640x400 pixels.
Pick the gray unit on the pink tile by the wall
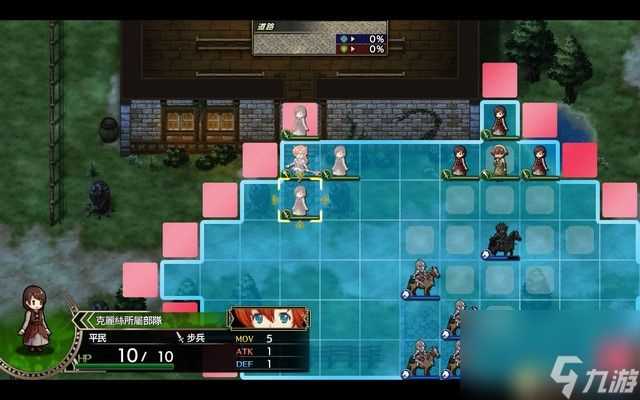[x=299, y=120]
